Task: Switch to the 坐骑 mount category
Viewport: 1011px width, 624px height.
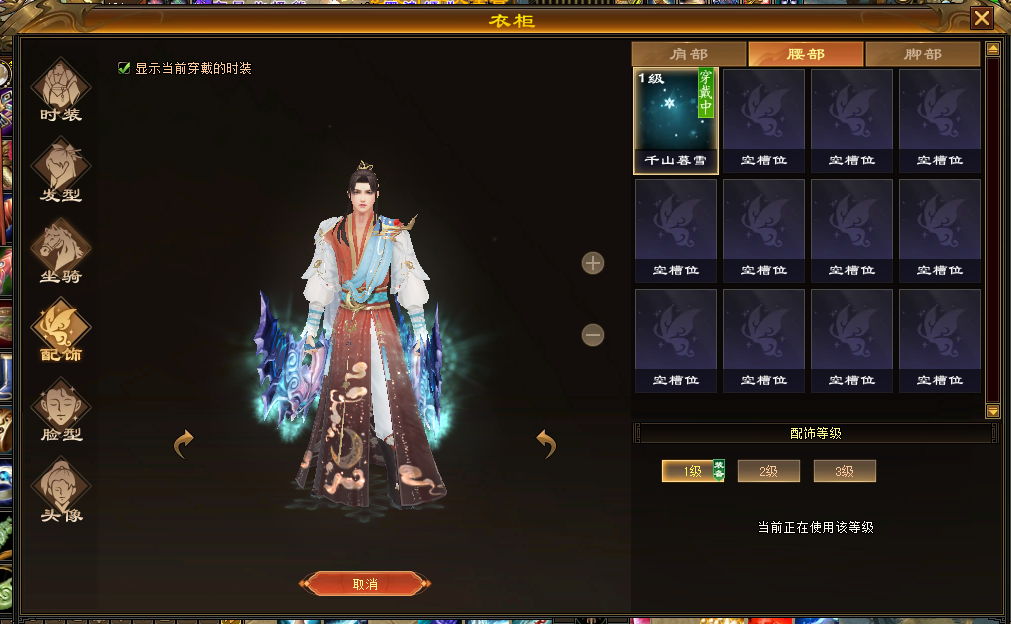Action: [61, 250]
